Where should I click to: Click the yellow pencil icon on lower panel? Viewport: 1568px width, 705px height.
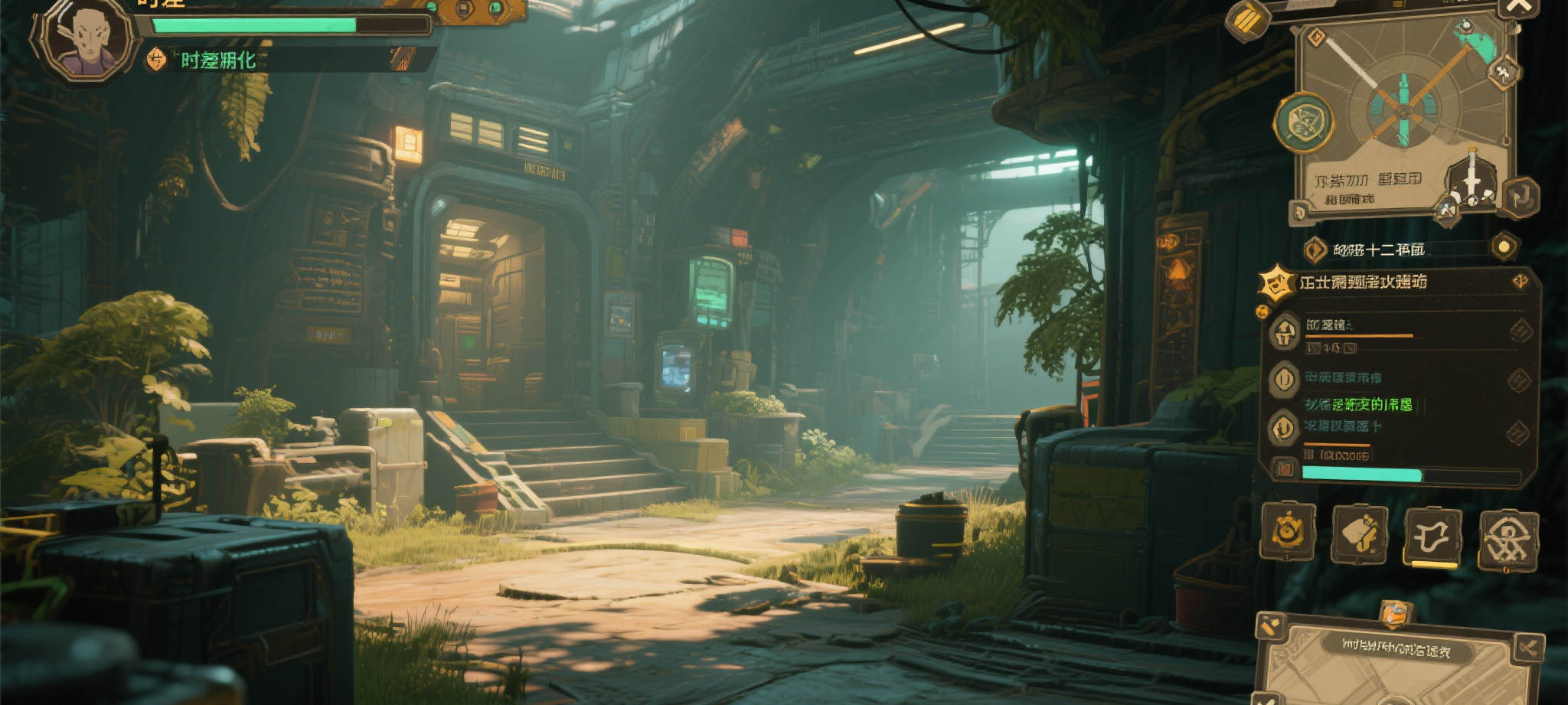coord(1270,628)
